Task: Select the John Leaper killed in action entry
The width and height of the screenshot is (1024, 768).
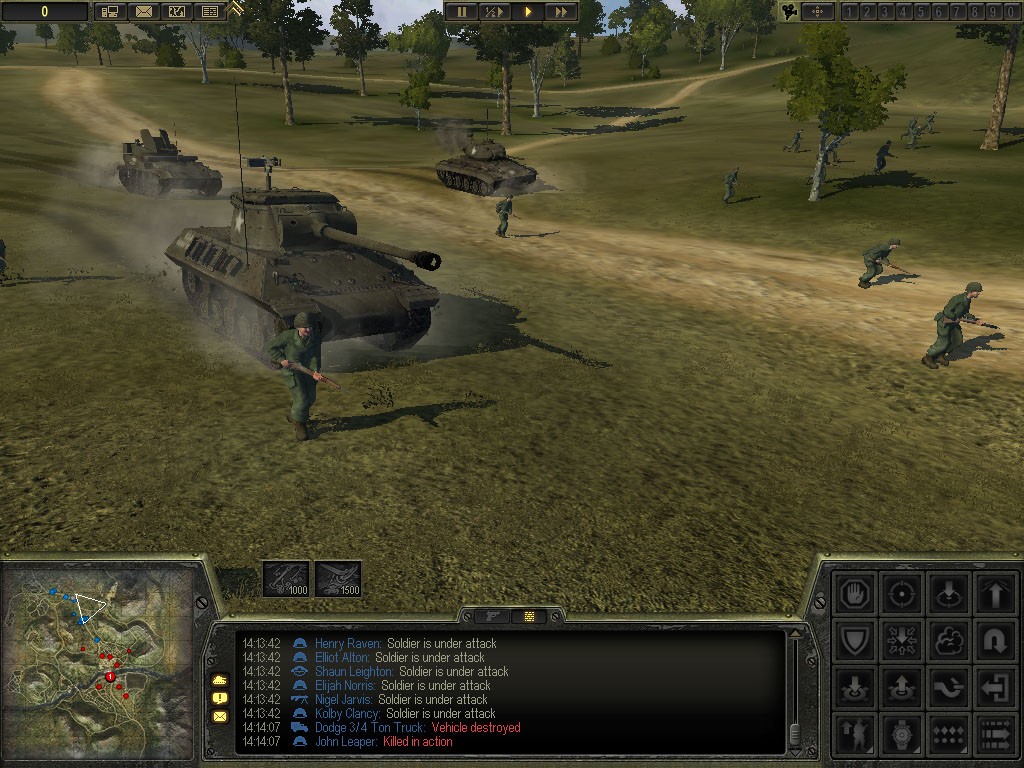Action: point(347,742)
